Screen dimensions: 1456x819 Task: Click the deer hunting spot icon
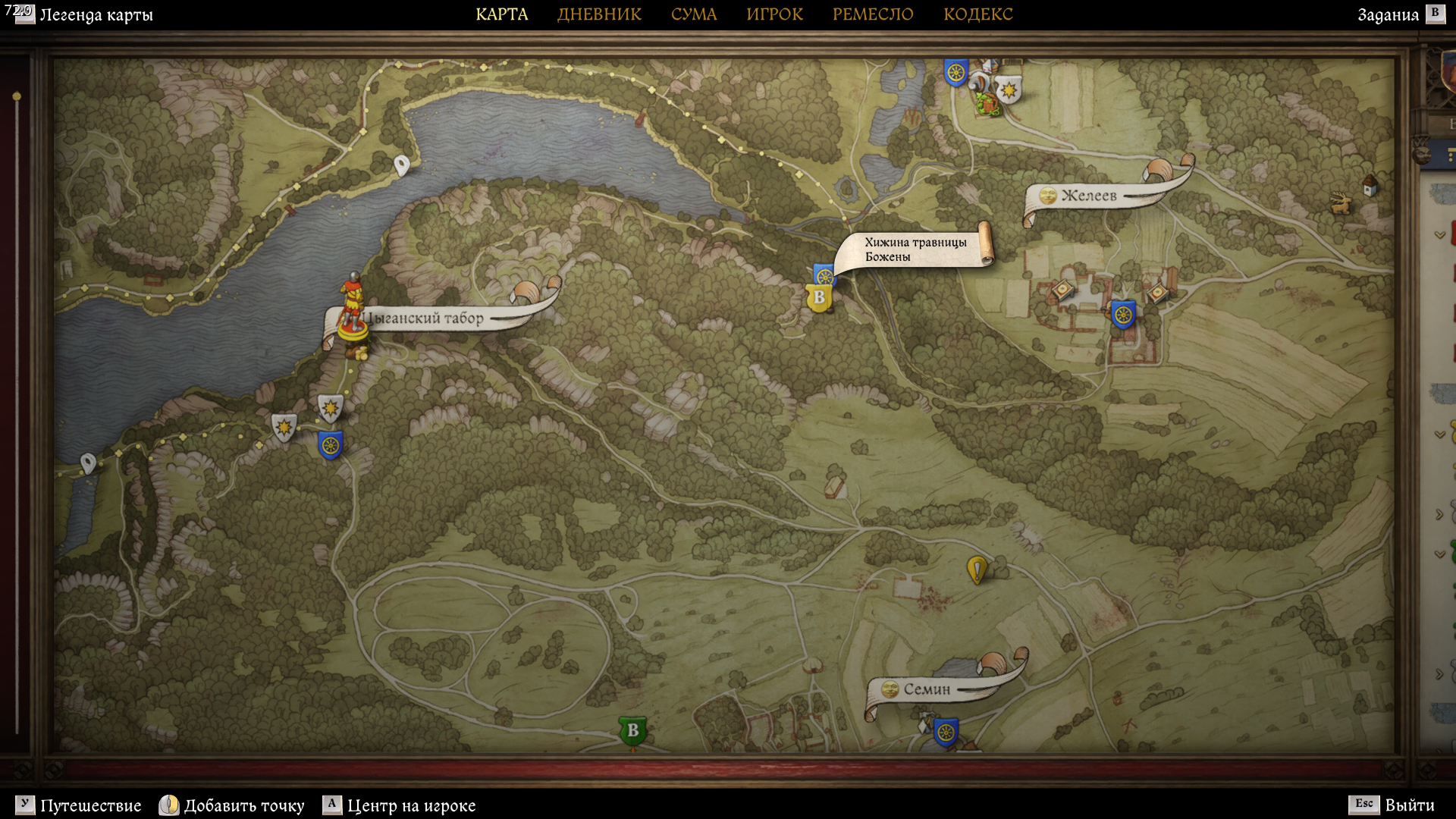point(1341,202)
